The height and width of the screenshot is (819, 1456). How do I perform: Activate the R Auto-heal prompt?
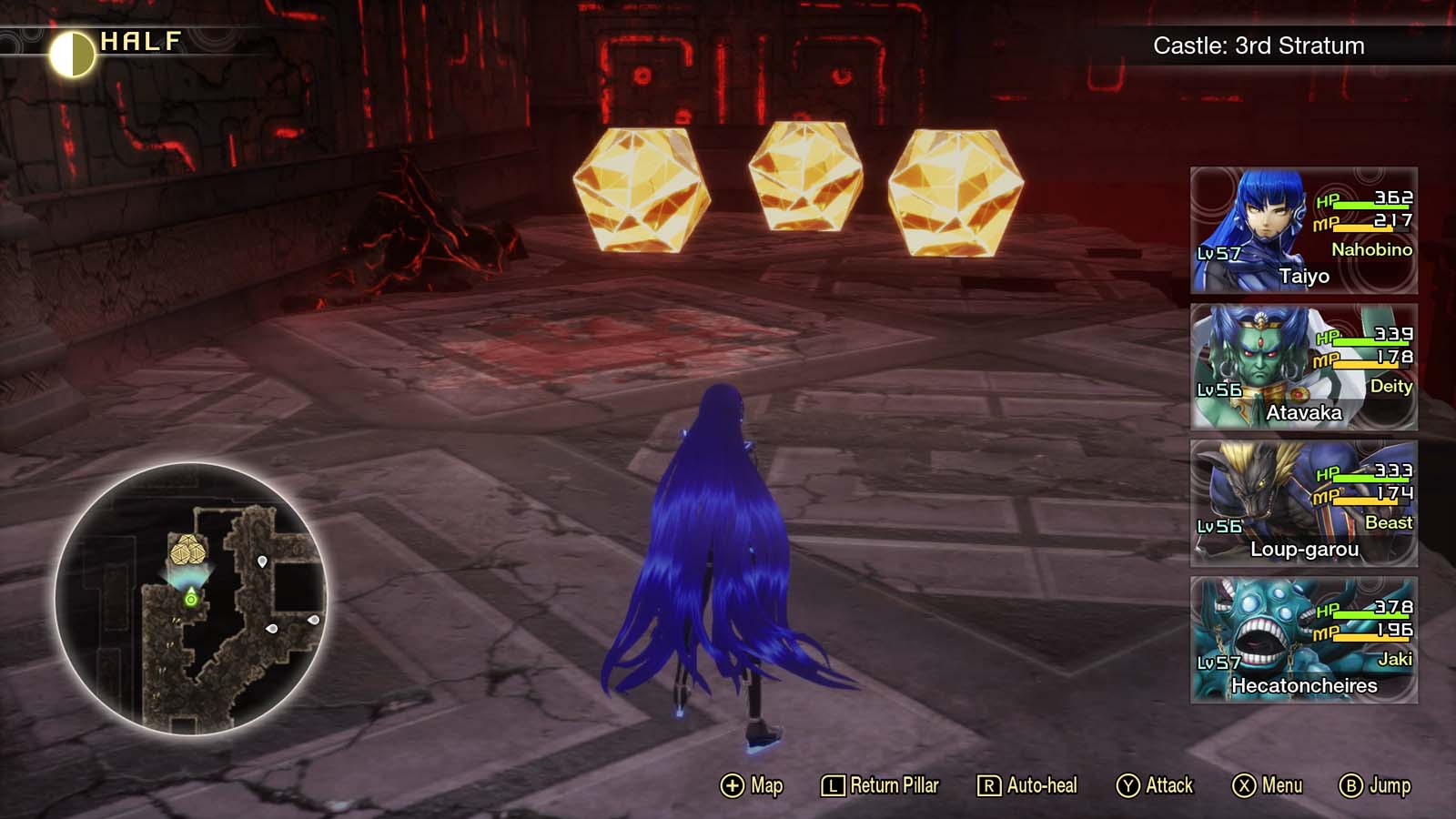(1027, 784)
